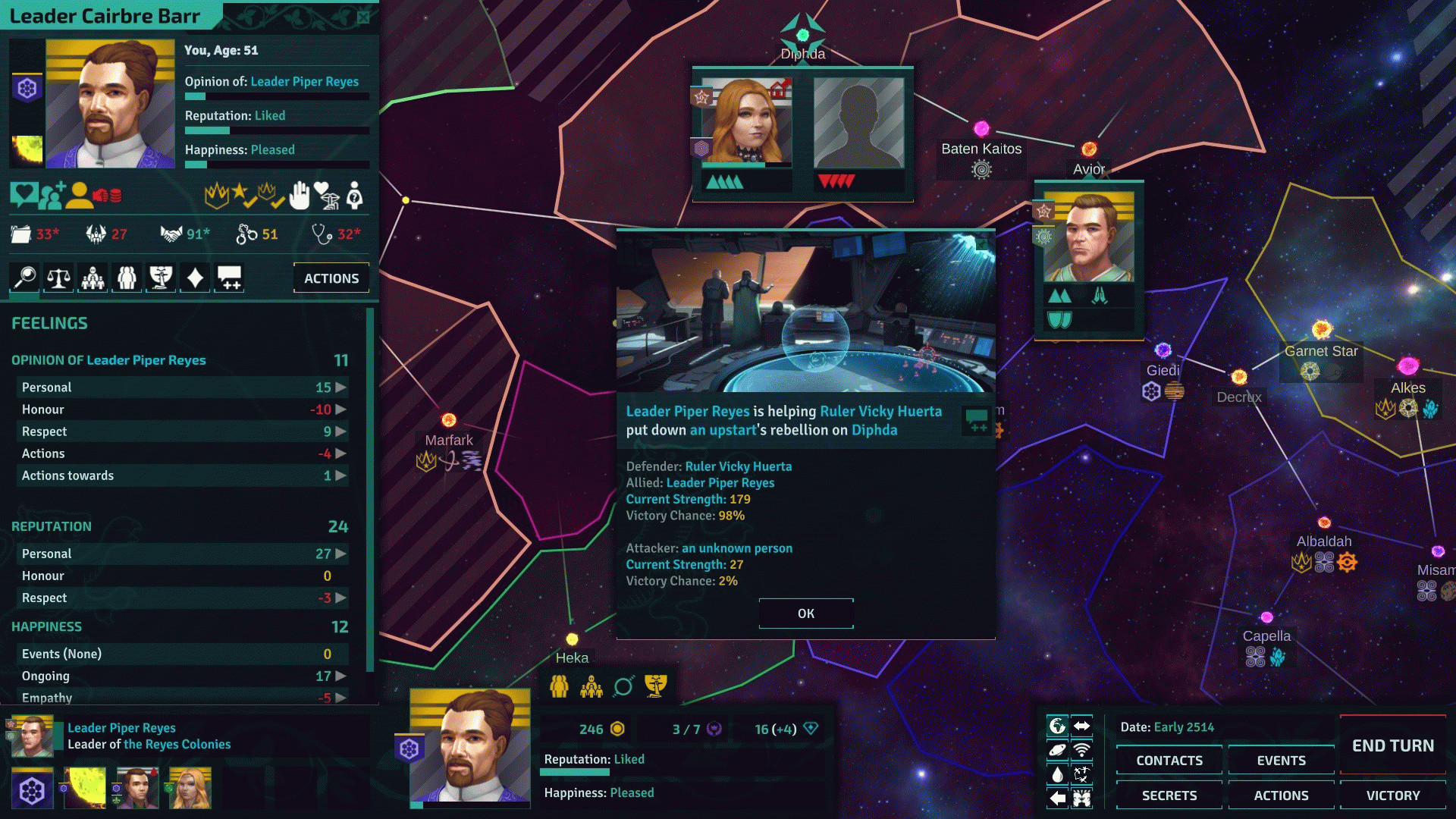Confirm the rebellion notice with OK

806,613
